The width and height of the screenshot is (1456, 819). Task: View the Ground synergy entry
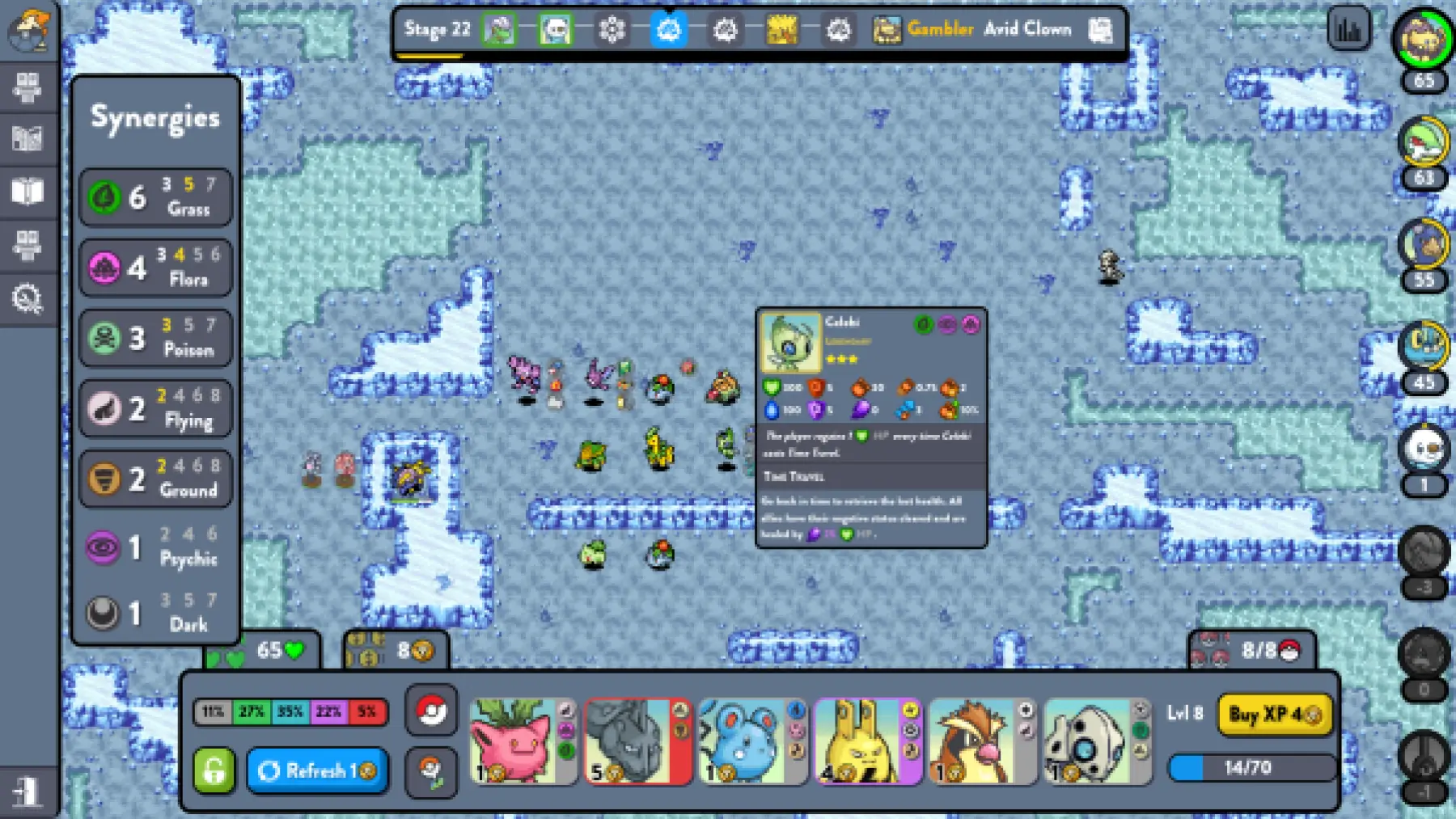pyautogui.click(x=155, y=478)
